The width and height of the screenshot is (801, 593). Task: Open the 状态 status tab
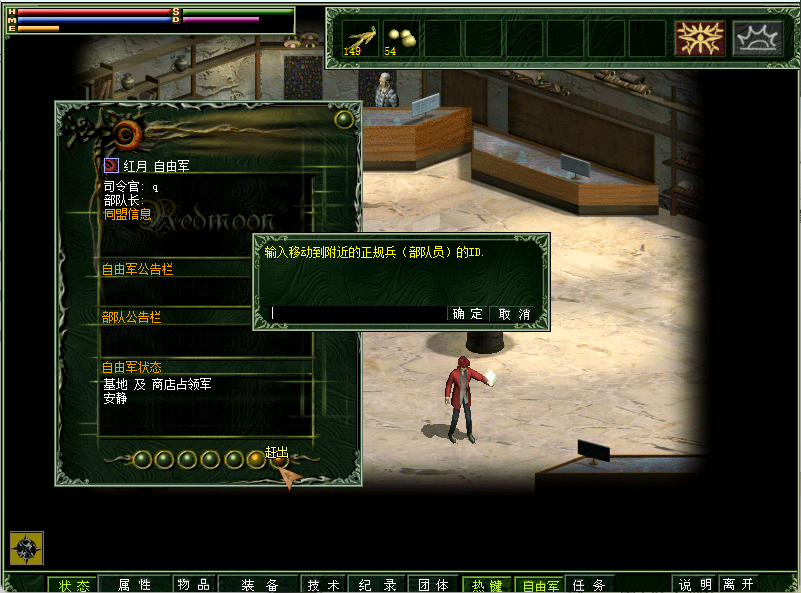74,585
